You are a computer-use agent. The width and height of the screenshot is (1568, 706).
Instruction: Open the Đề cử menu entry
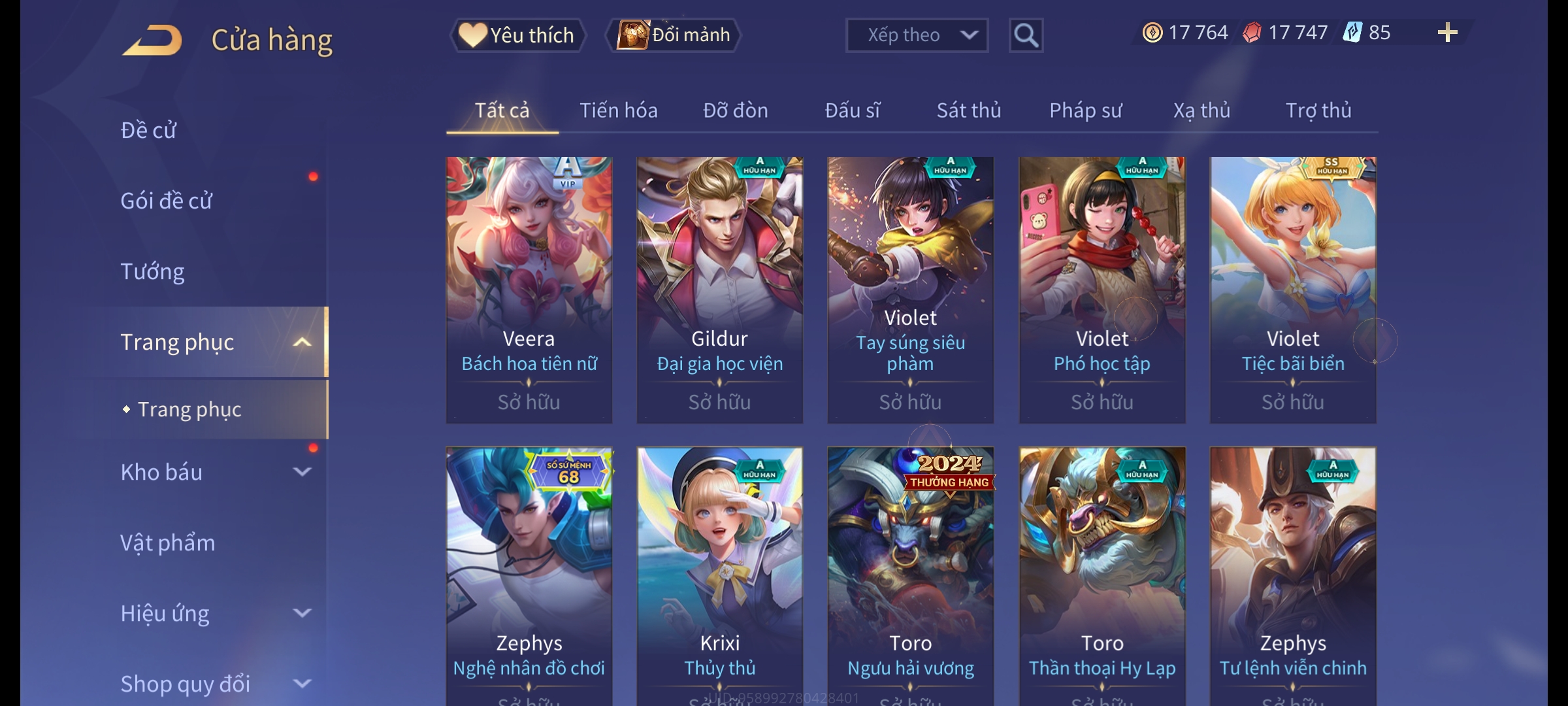point(149,130)
